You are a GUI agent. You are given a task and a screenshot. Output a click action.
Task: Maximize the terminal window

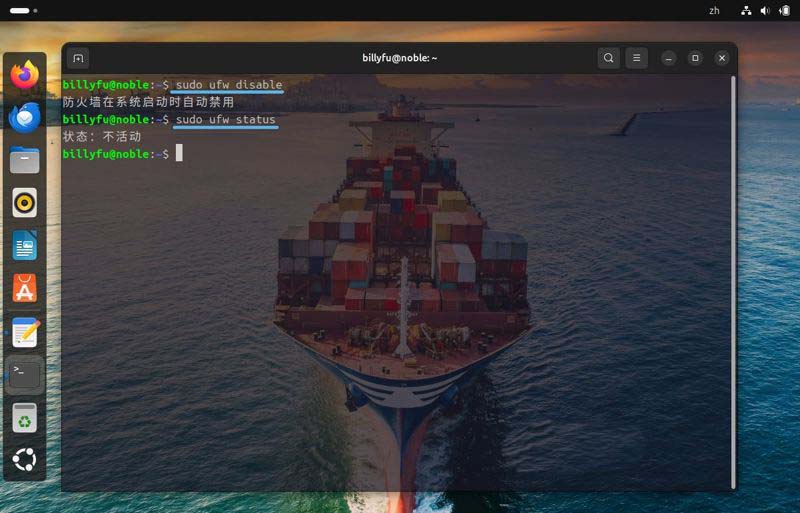(695, 58)
